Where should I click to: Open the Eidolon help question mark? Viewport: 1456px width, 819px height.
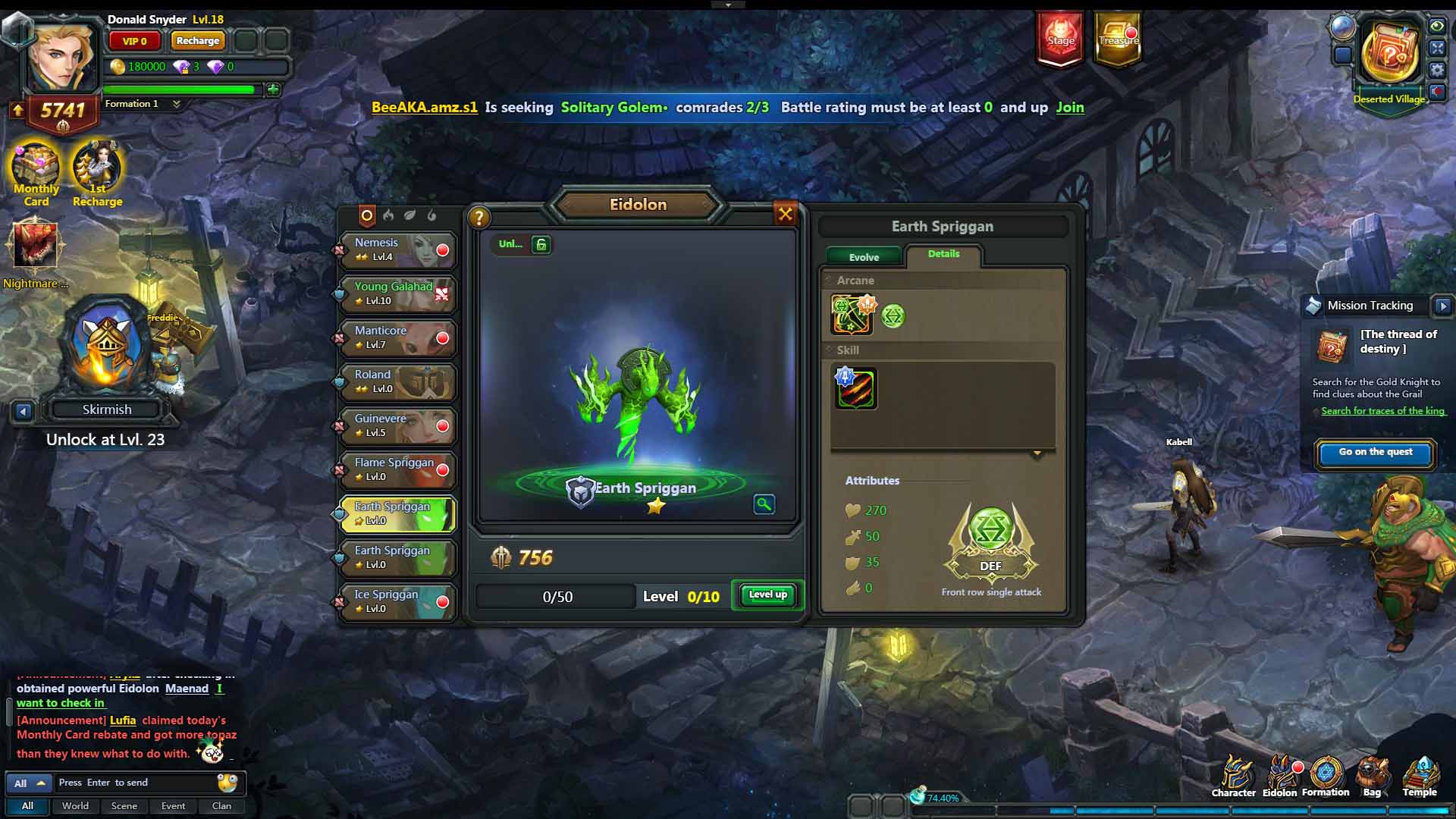pos(479,218)
